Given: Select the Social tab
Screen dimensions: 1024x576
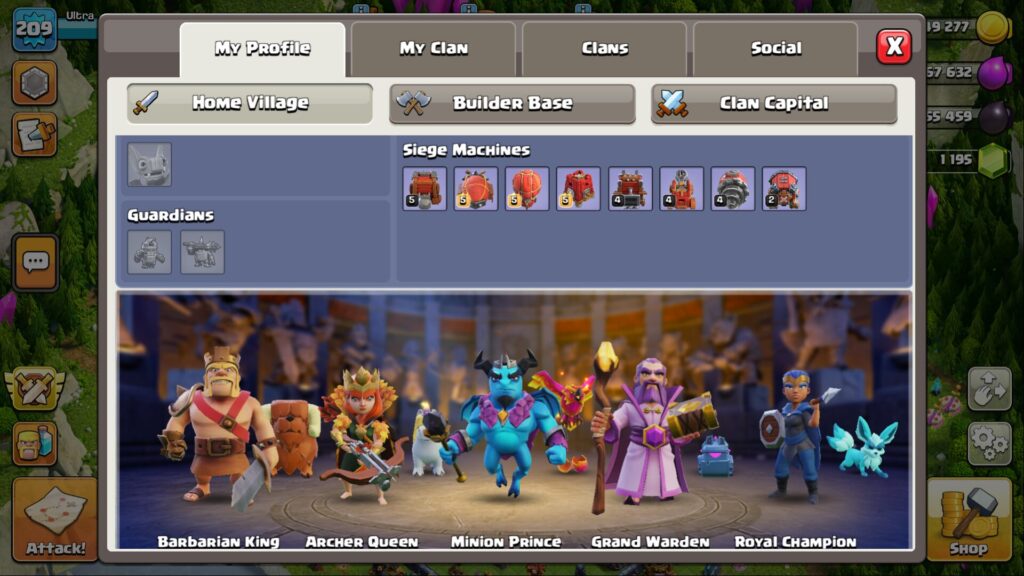Looking at the screenshot, I should [x=775, y=48].
